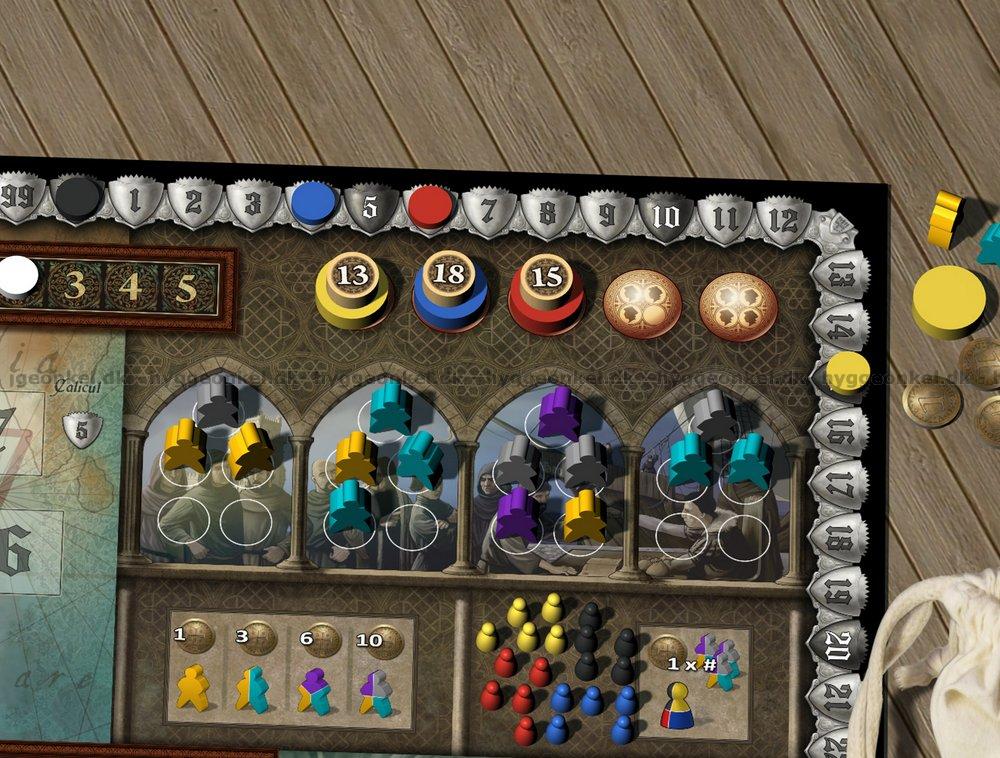Select the blue marker on the score track
This screenshot has height=758, width=1000.
coord(313,204)
